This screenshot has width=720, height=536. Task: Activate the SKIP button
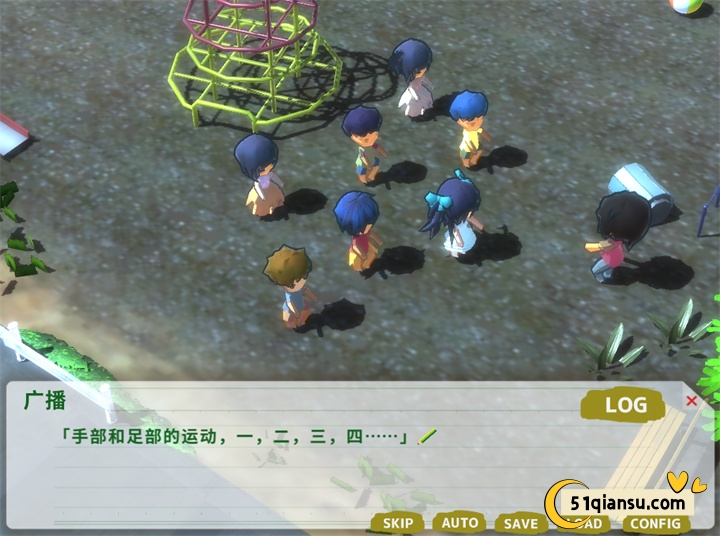coord(398,523)
